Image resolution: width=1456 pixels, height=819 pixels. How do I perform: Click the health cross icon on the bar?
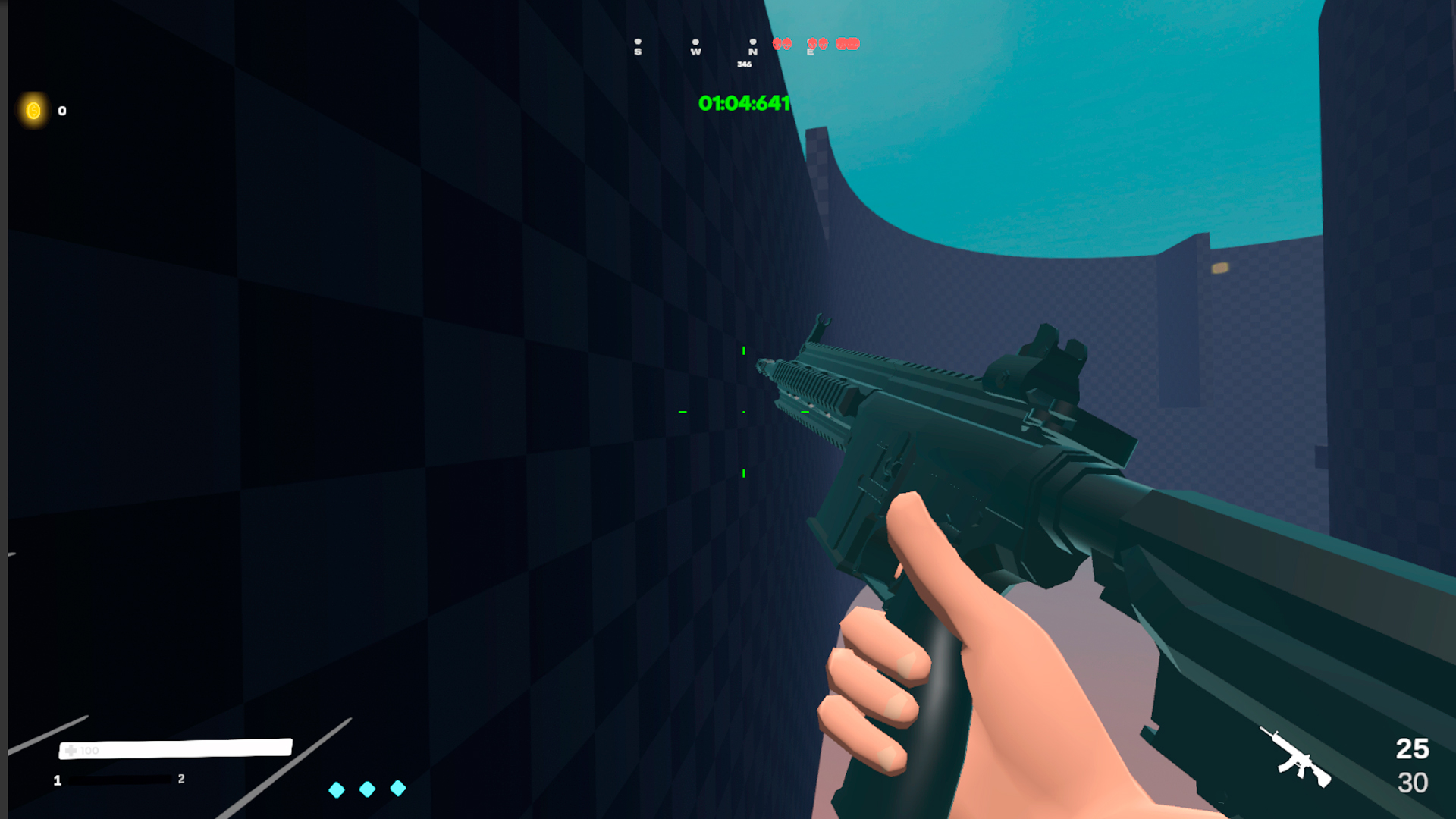click(71, 749)
